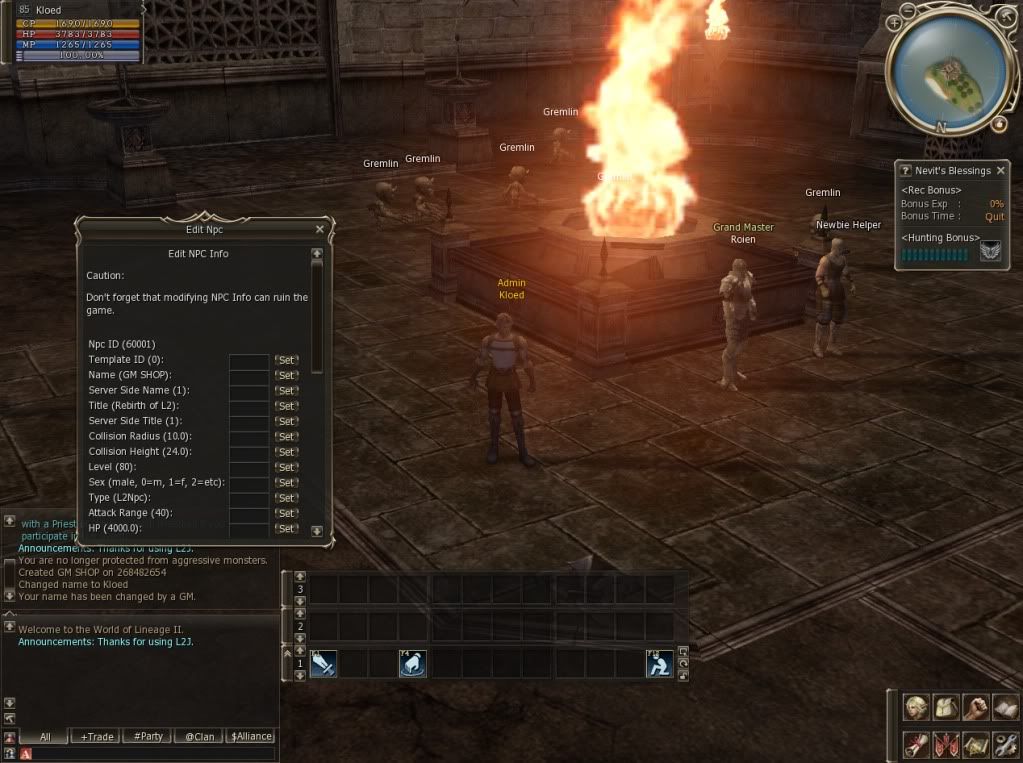Use the sit/stand hotbar shortcut

tap(659, 664)
